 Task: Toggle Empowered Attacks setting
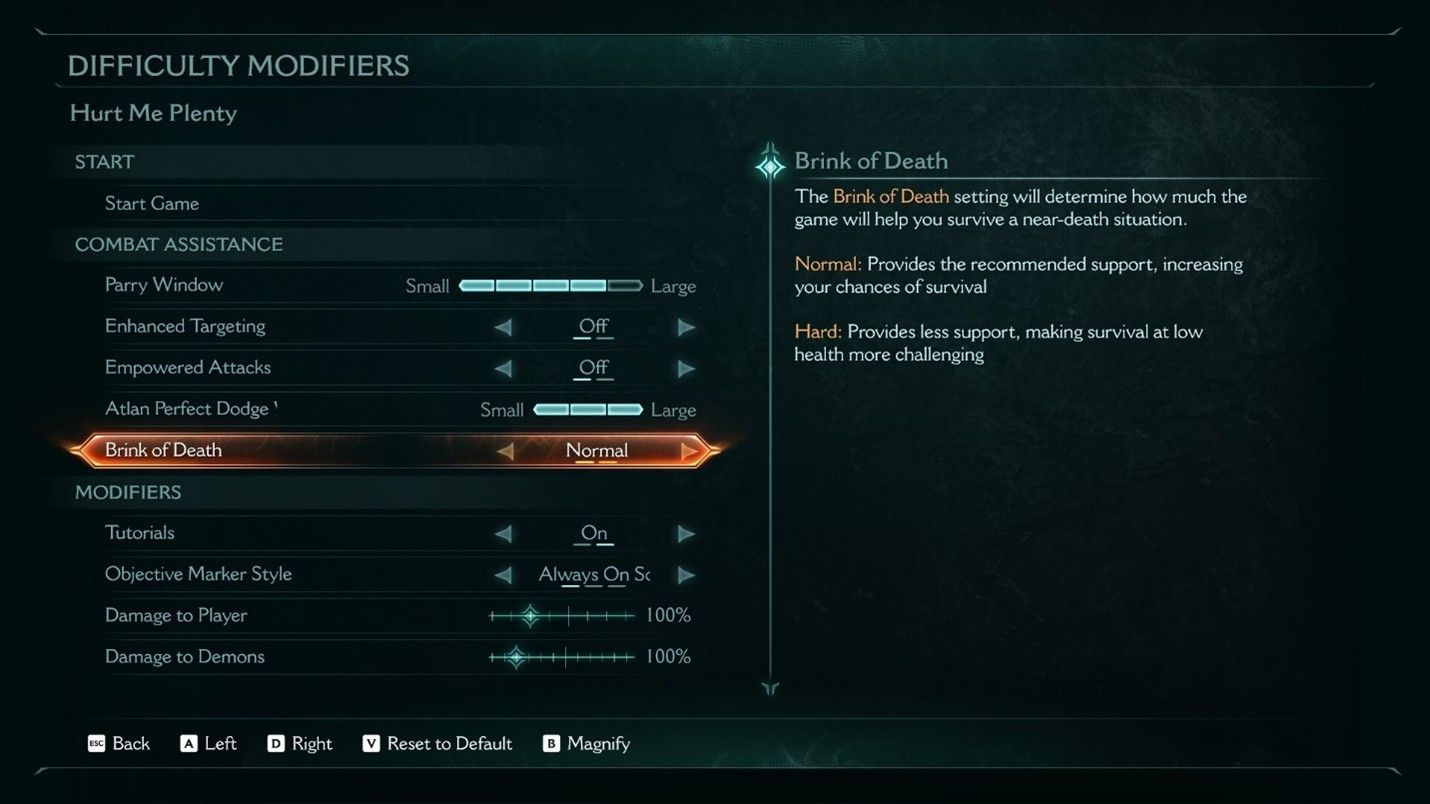687,368
